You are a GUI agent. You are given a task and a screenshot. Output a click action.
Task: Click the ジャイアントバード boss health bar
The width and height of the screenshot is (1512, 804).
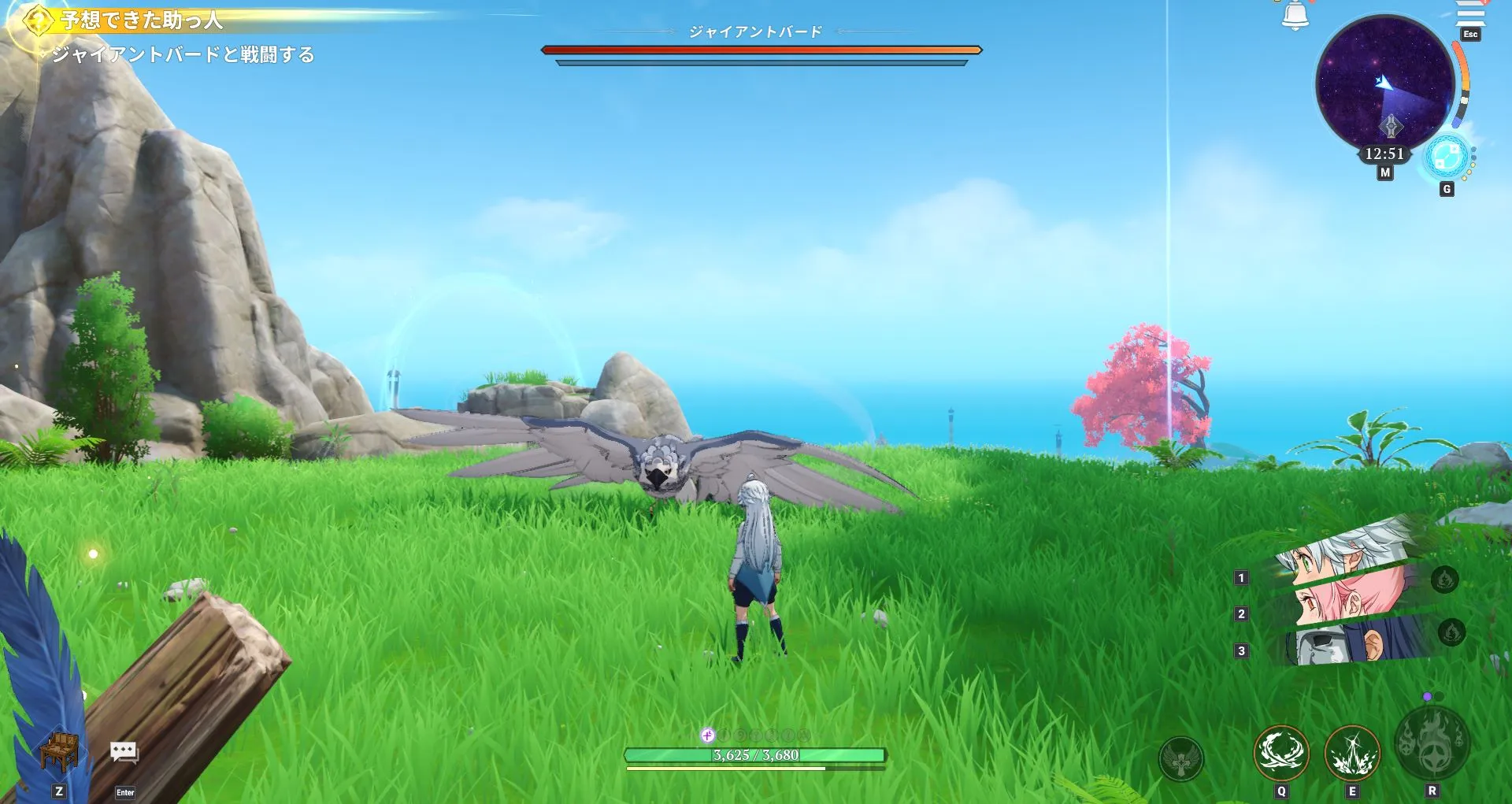(x=761, y=49)
